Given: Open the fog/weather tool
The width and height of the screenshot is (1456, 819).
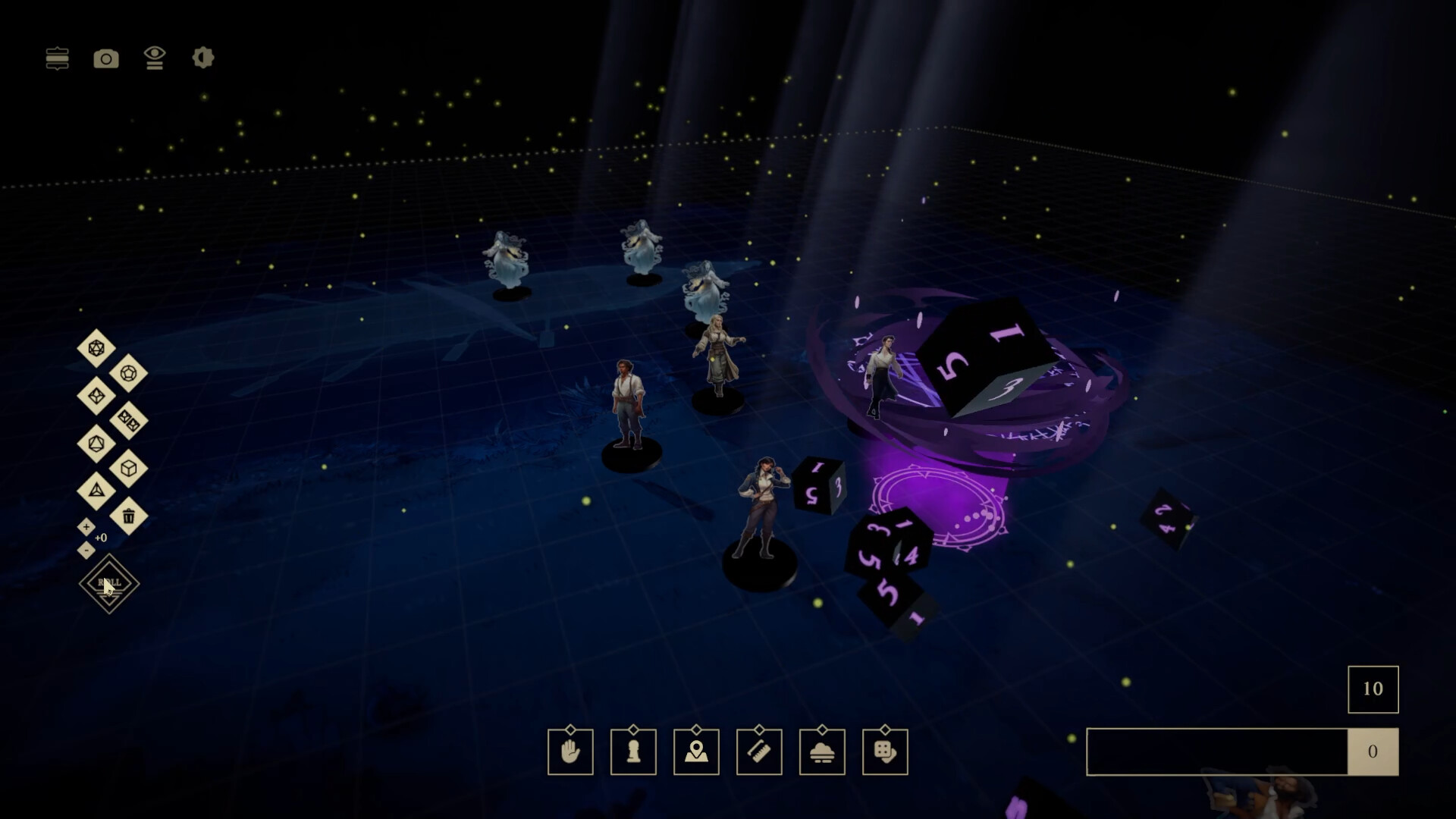Looking at the screenshot, I should [x=822, y=752].
